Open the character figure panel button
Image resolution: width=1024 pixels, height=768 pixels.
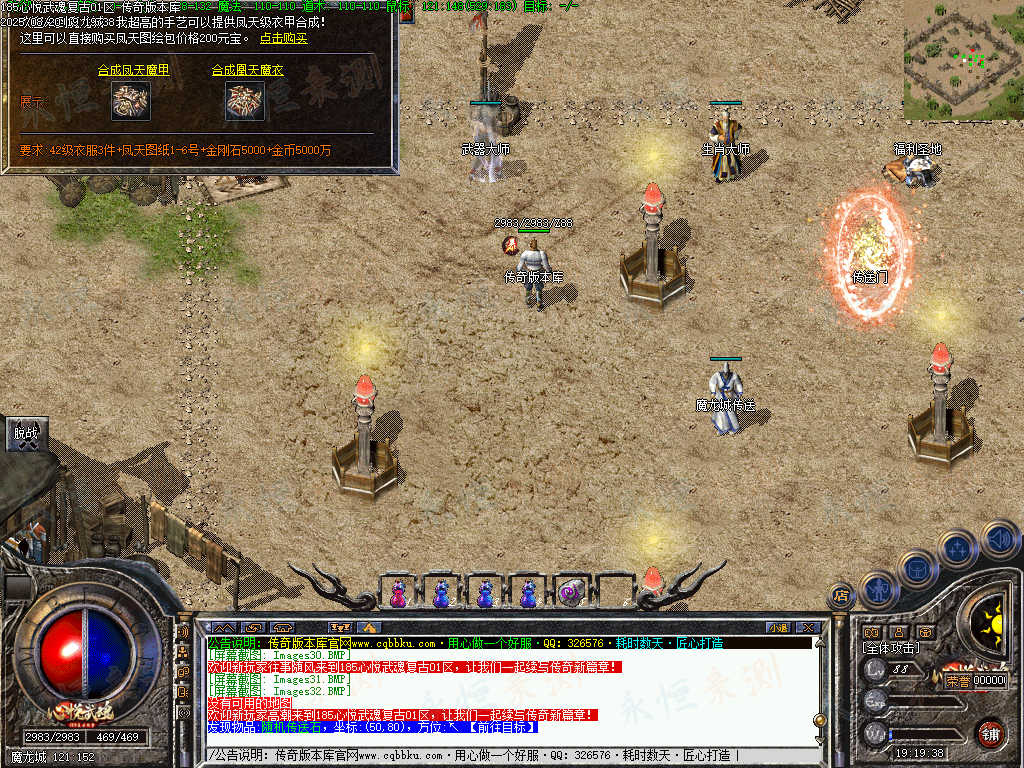pyautogui.click(x=880, y=588)
